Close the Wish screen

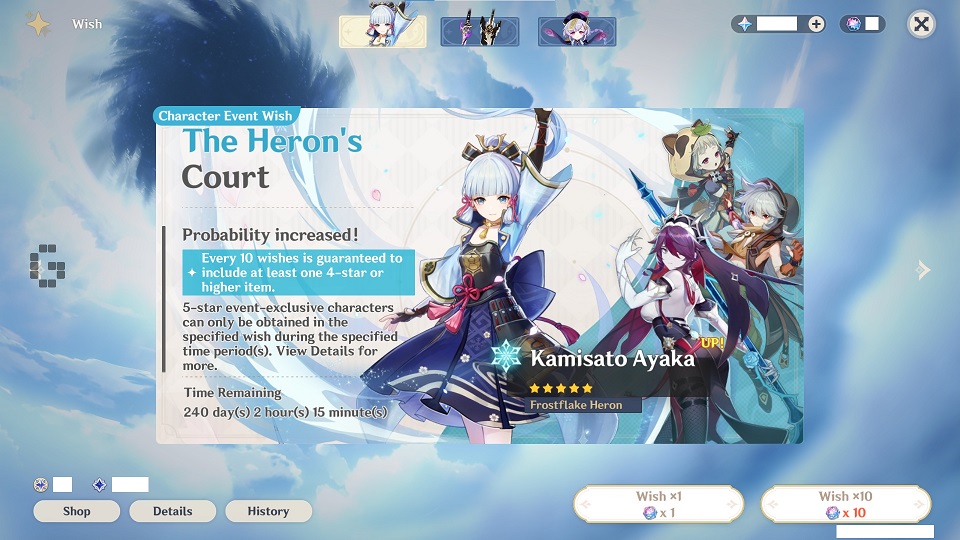(x=921, y=24)
